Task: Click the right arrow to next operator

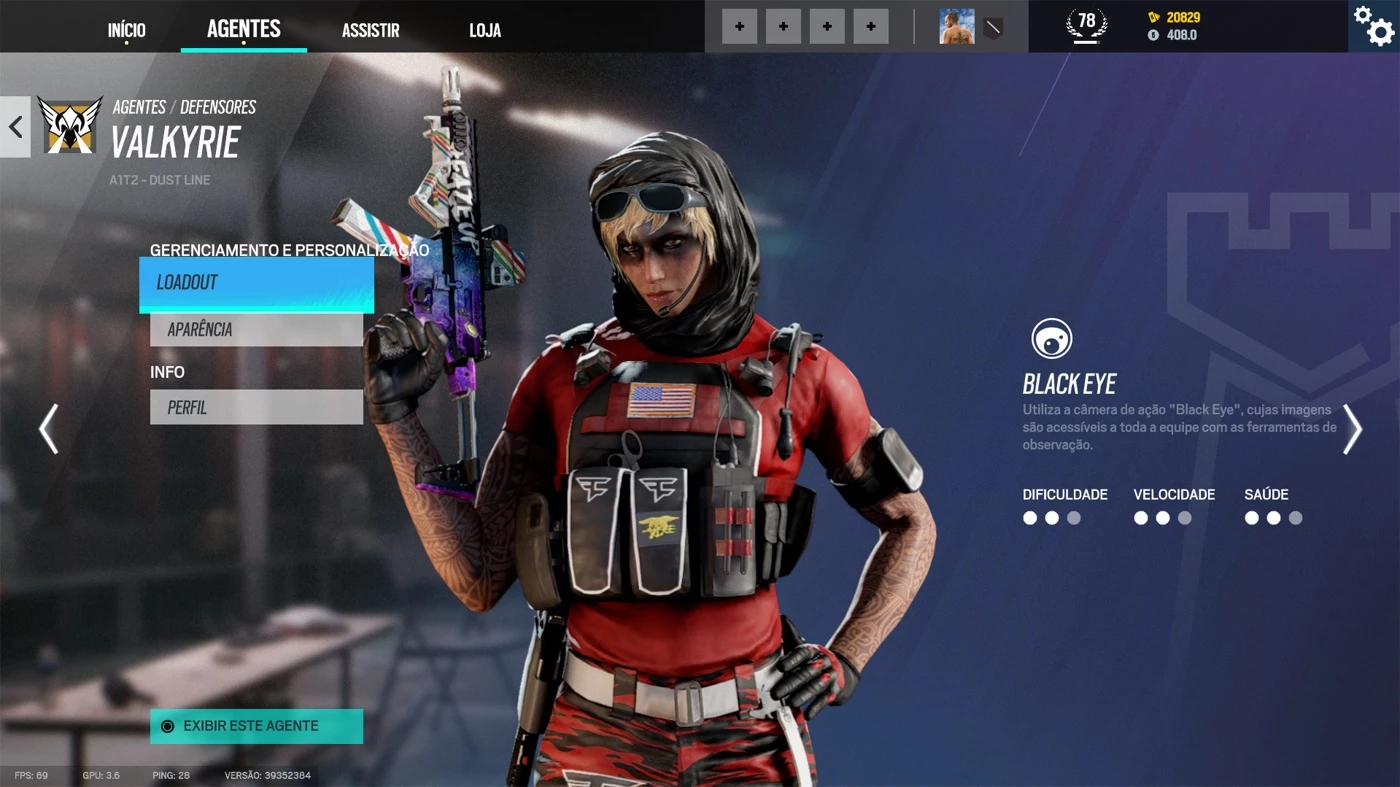Action: 1352,428
